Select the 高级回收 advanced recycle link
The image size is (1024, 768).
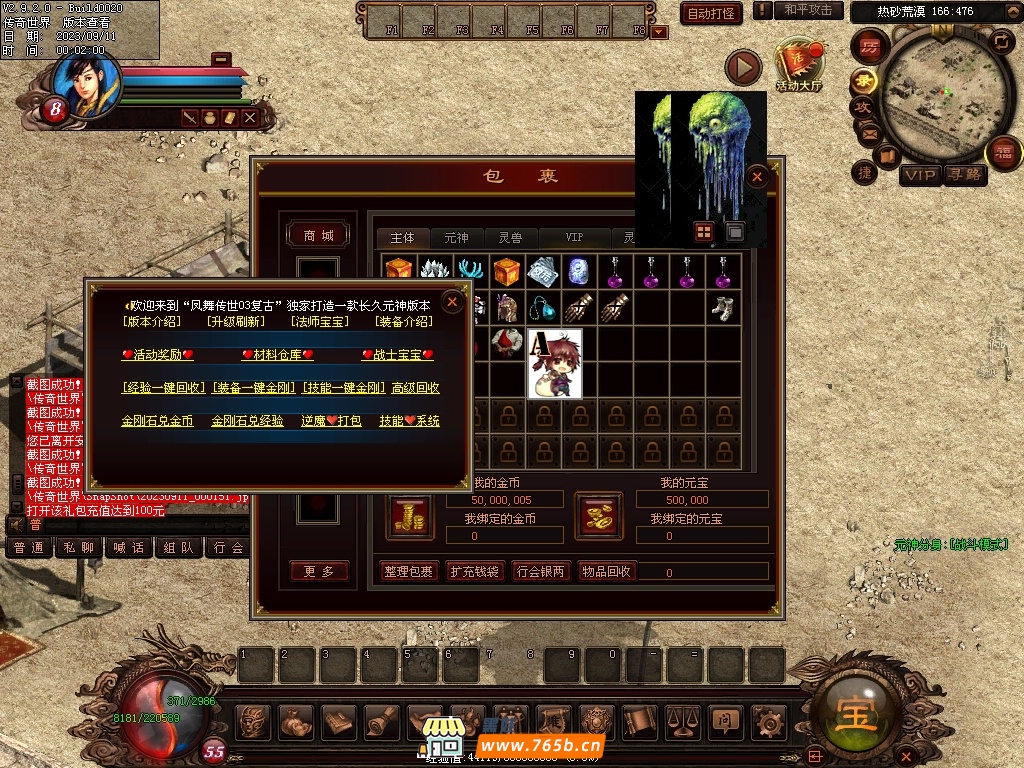[416, 388]
